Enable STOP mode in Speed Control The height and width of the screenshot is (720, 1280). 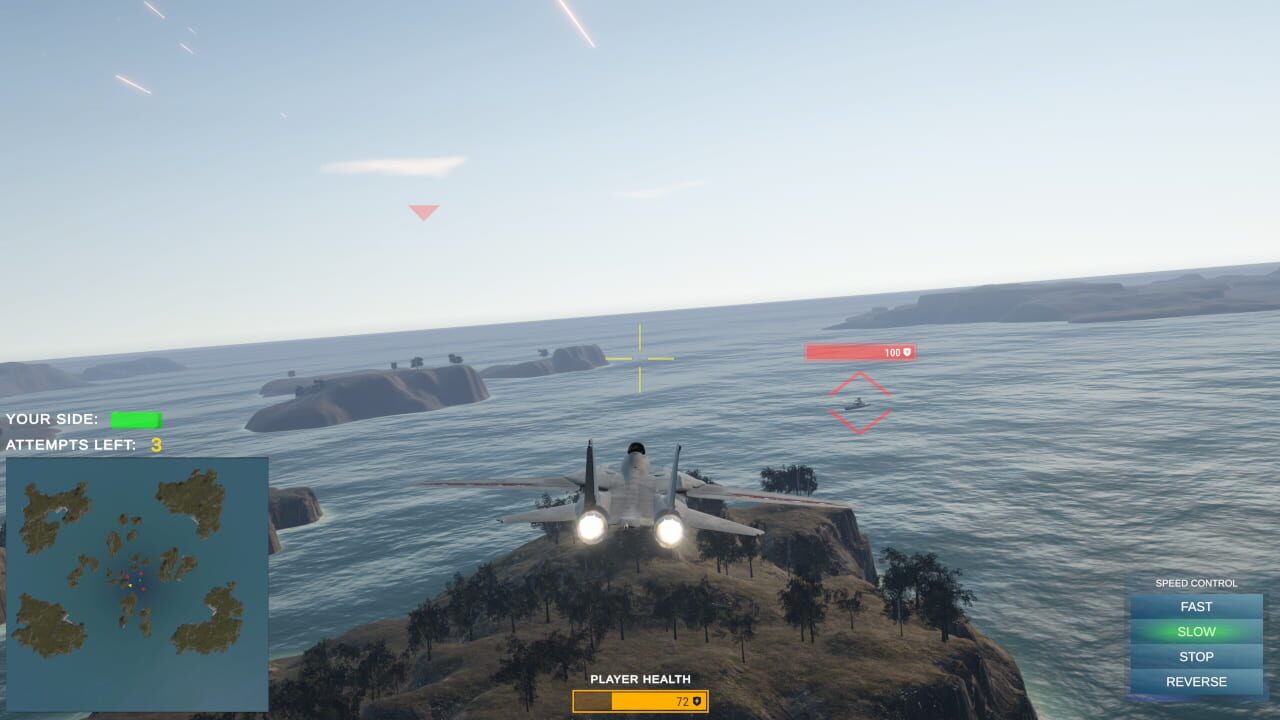pyautogui.click(x=1195, y=656)
